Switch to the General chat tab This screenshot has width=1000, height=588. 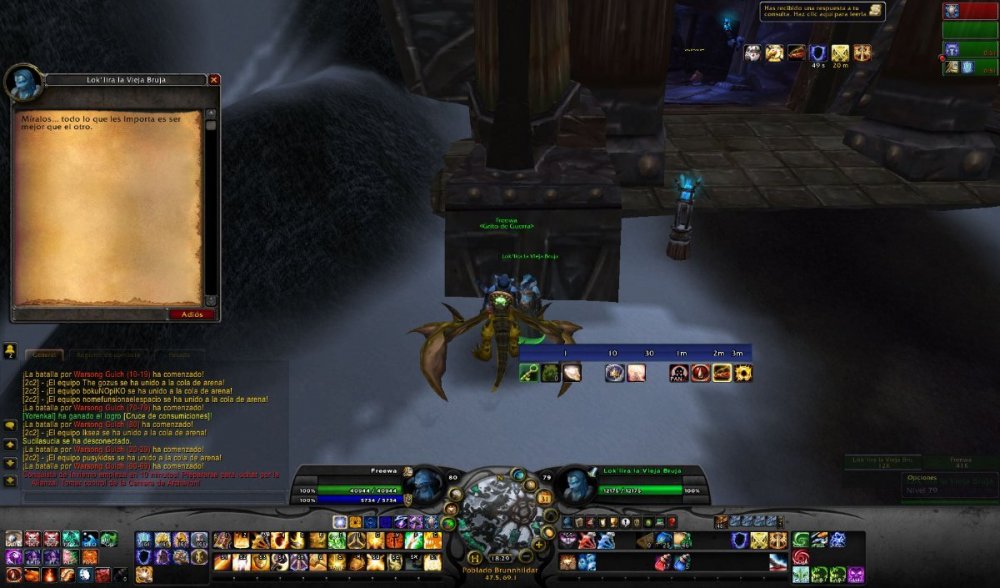44,354
